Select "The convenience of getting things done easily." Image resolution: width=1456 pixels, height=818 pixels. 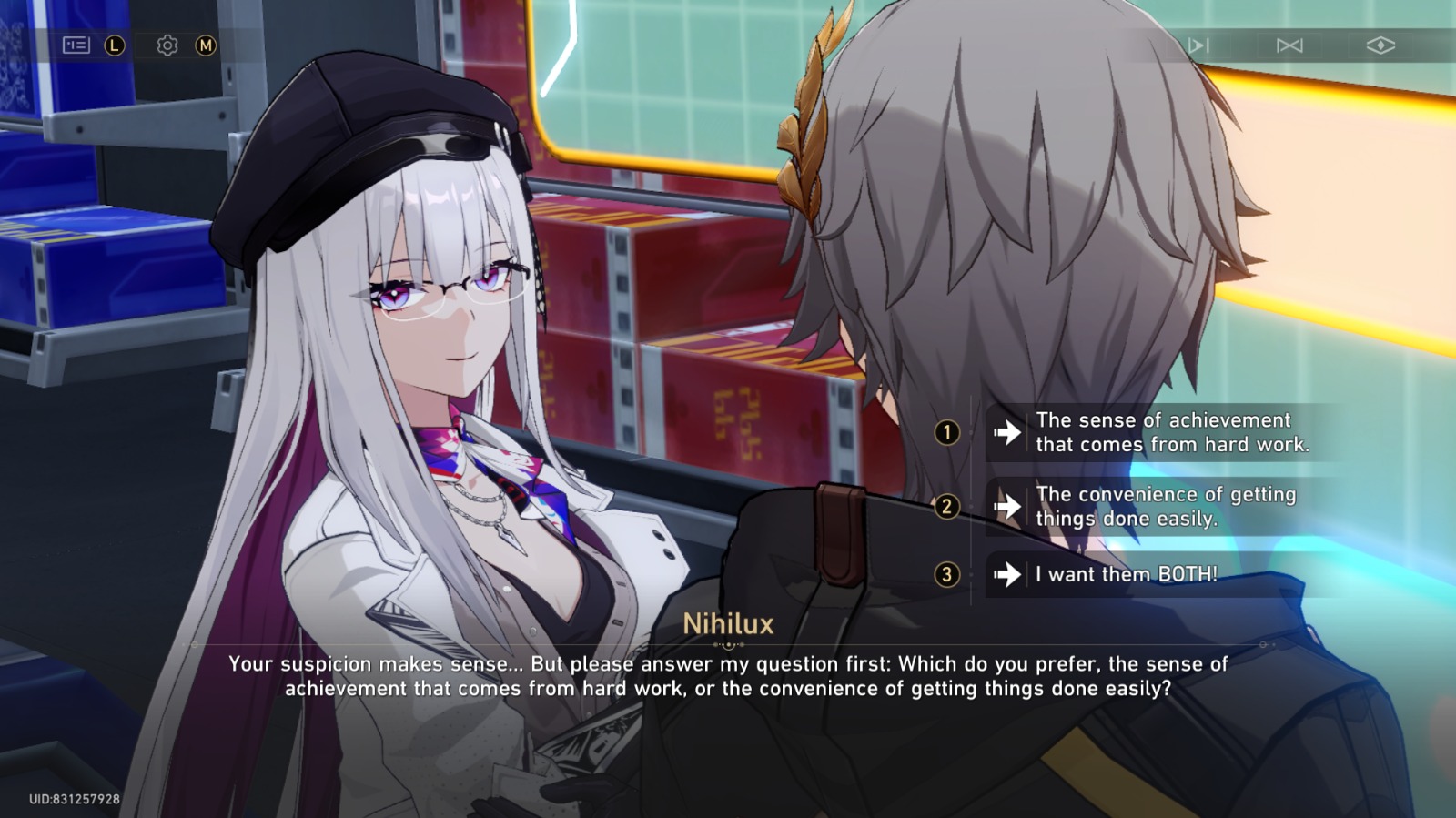tap(1165, 506)
